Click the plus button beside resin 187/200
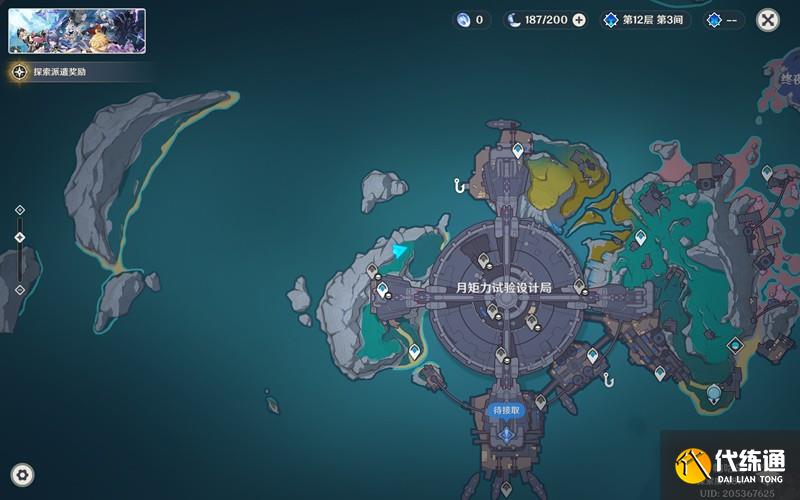 tap(579, 20)
